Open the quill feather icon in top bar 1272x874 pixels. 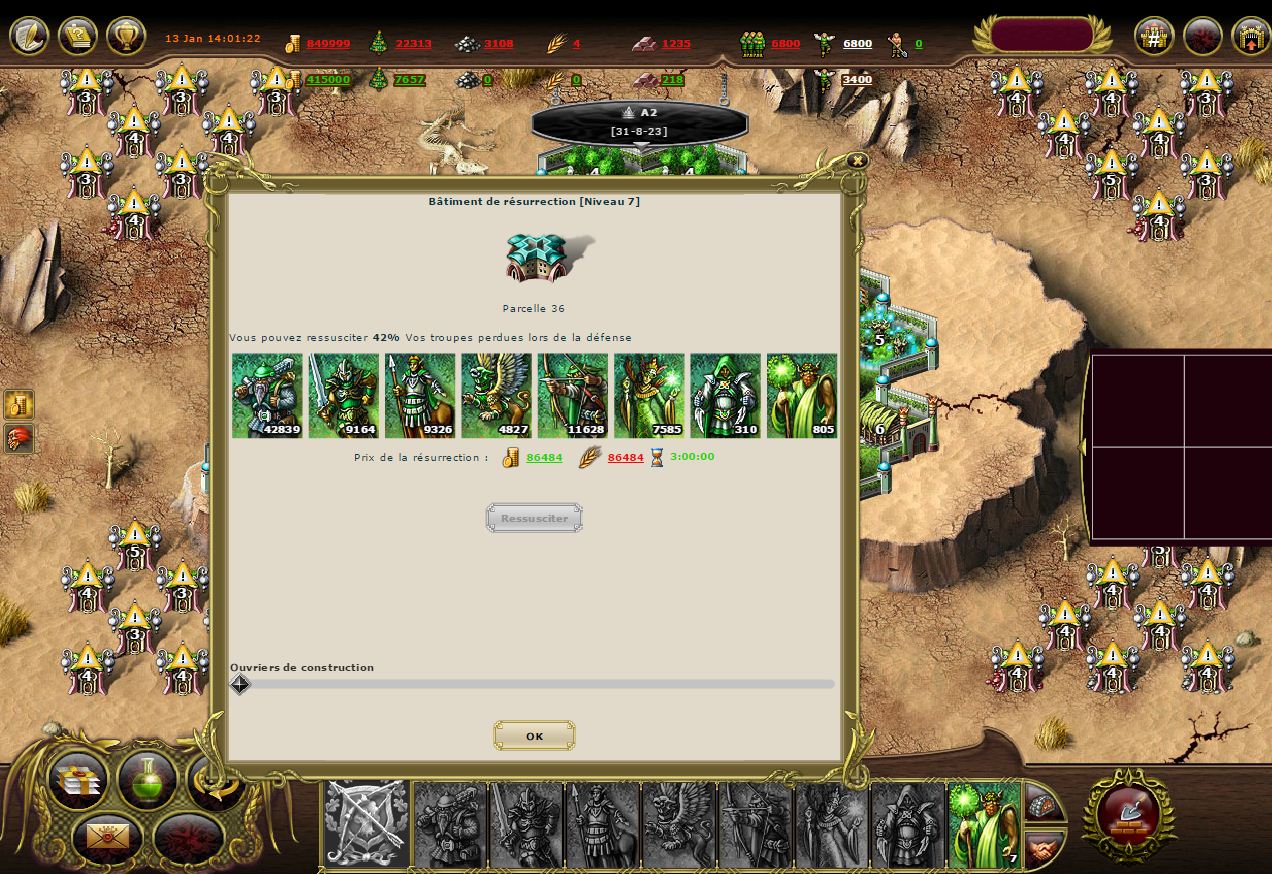pos(29,36)
